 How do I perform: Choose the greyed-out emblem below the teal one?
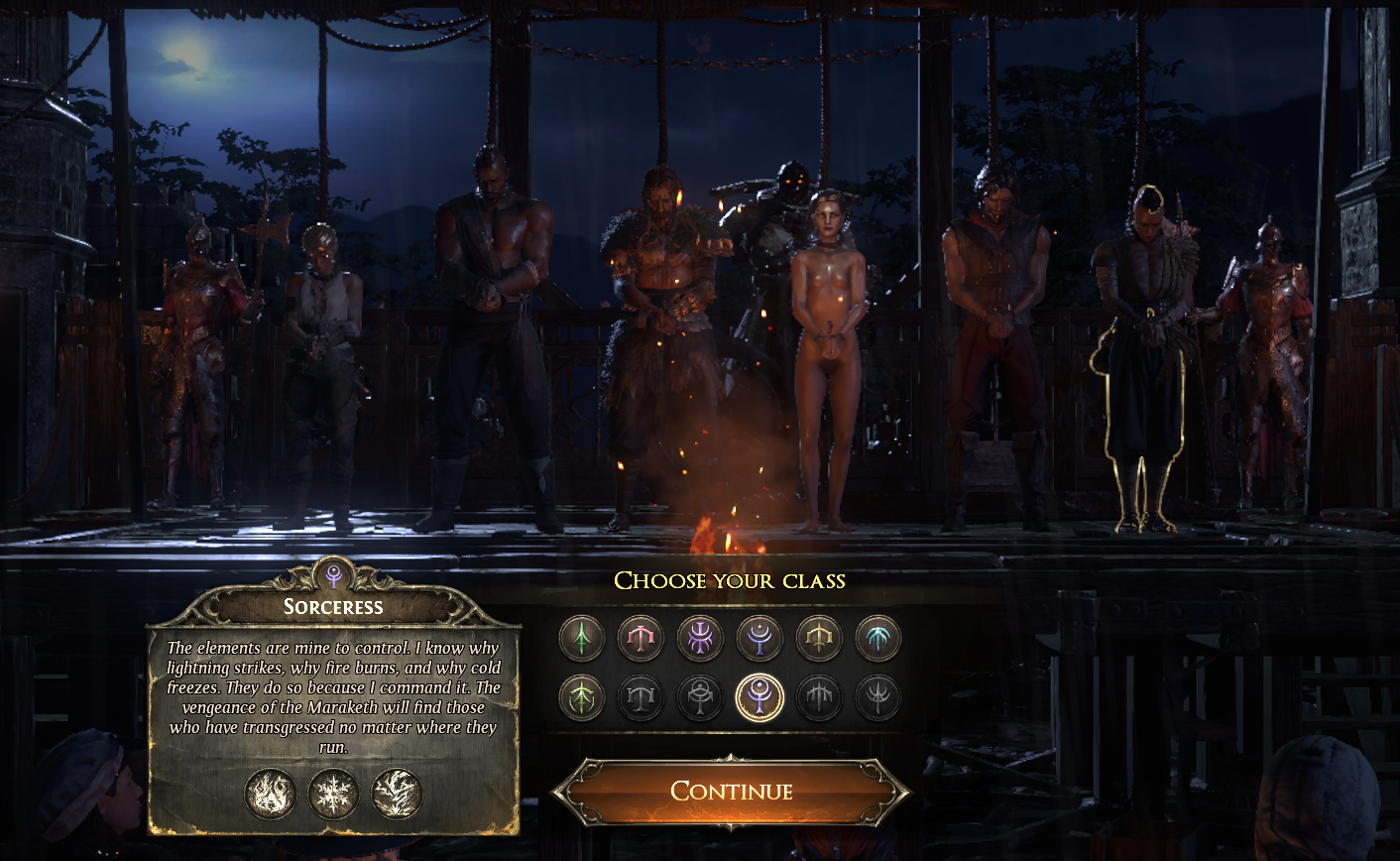pos(878,698)
